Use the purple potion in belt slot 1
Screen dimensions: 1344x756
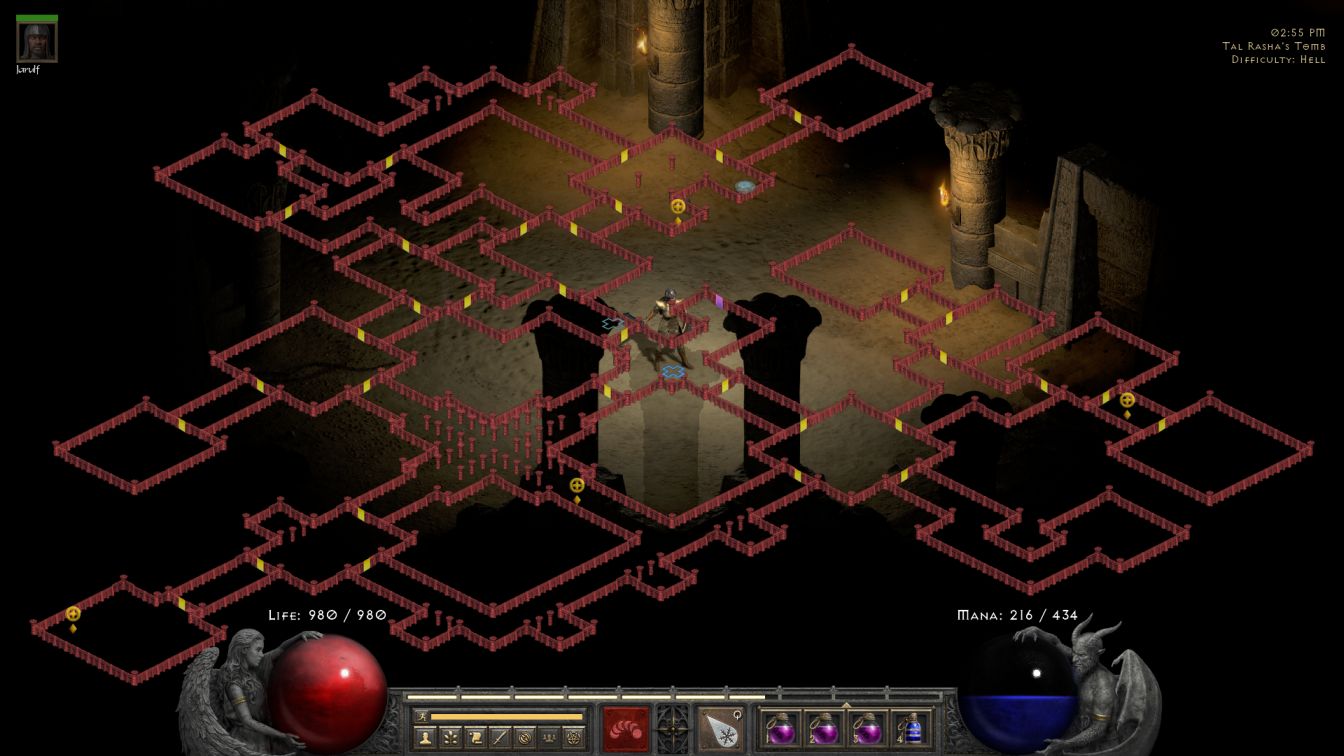click(781, 728)
